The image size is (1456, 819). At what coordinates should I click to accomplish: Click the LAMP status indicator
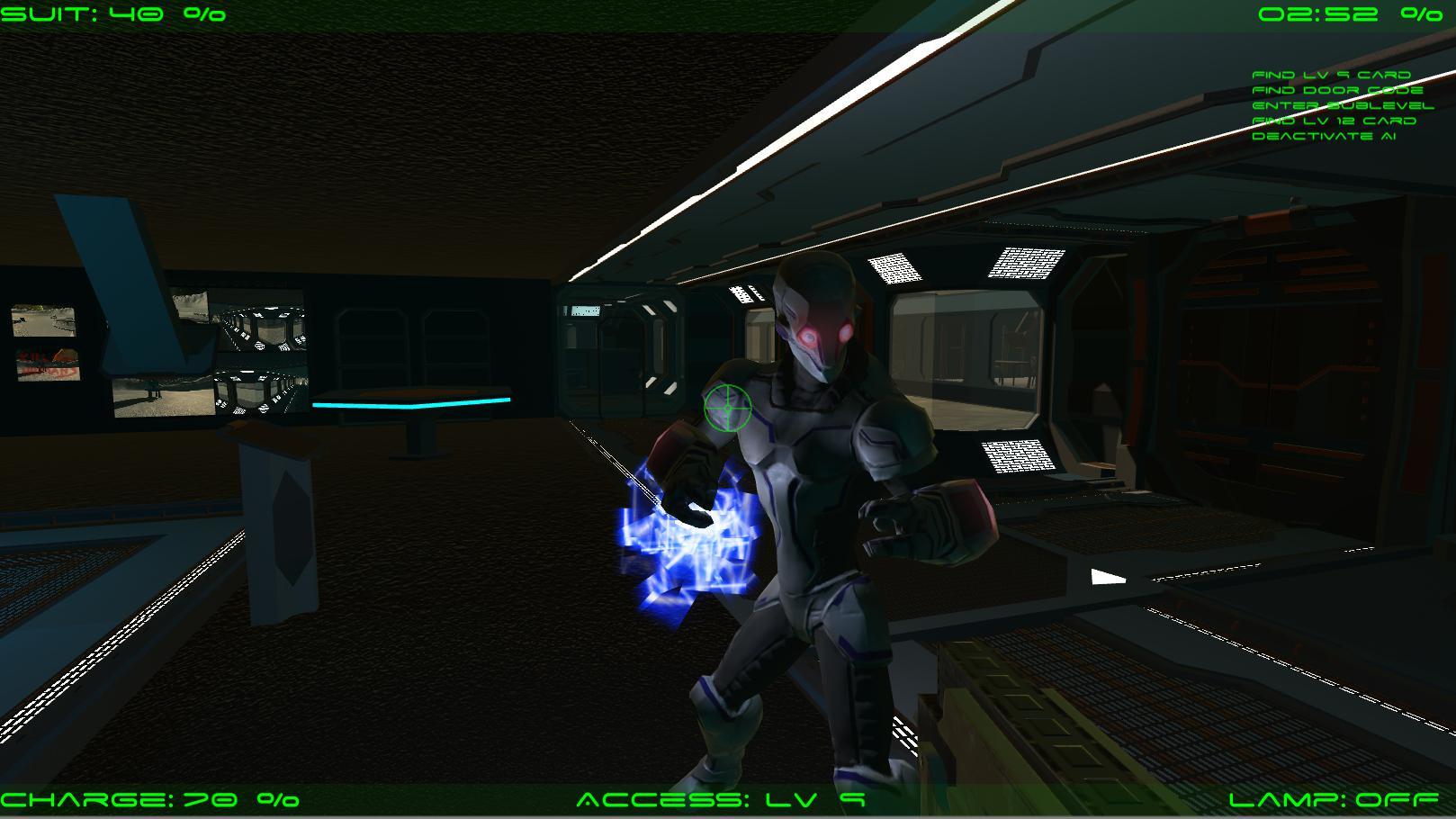click(1332, 798)
